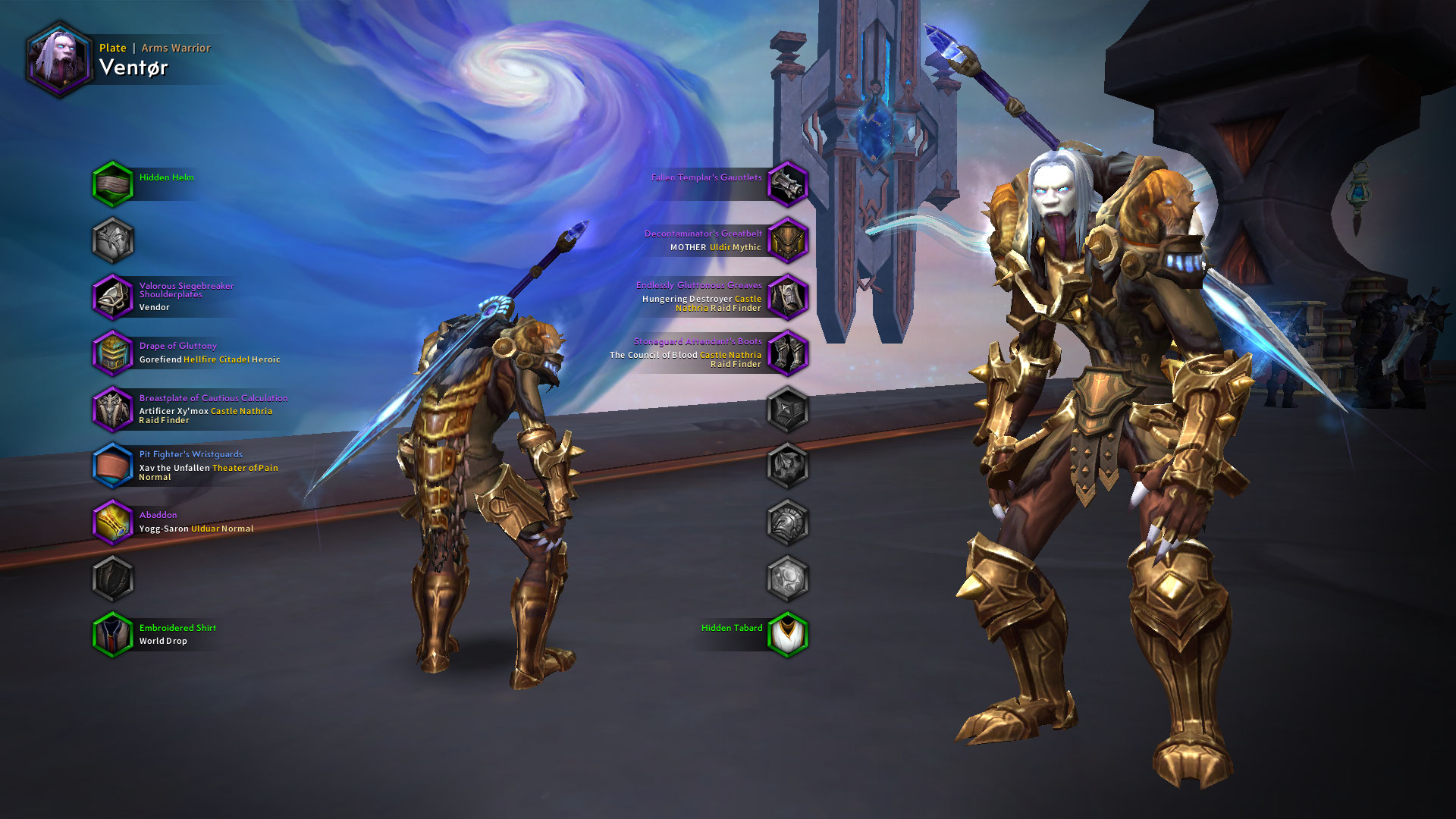Click the Valorous Siegebreaker Shoulderplates icon

tap(112, 297)
